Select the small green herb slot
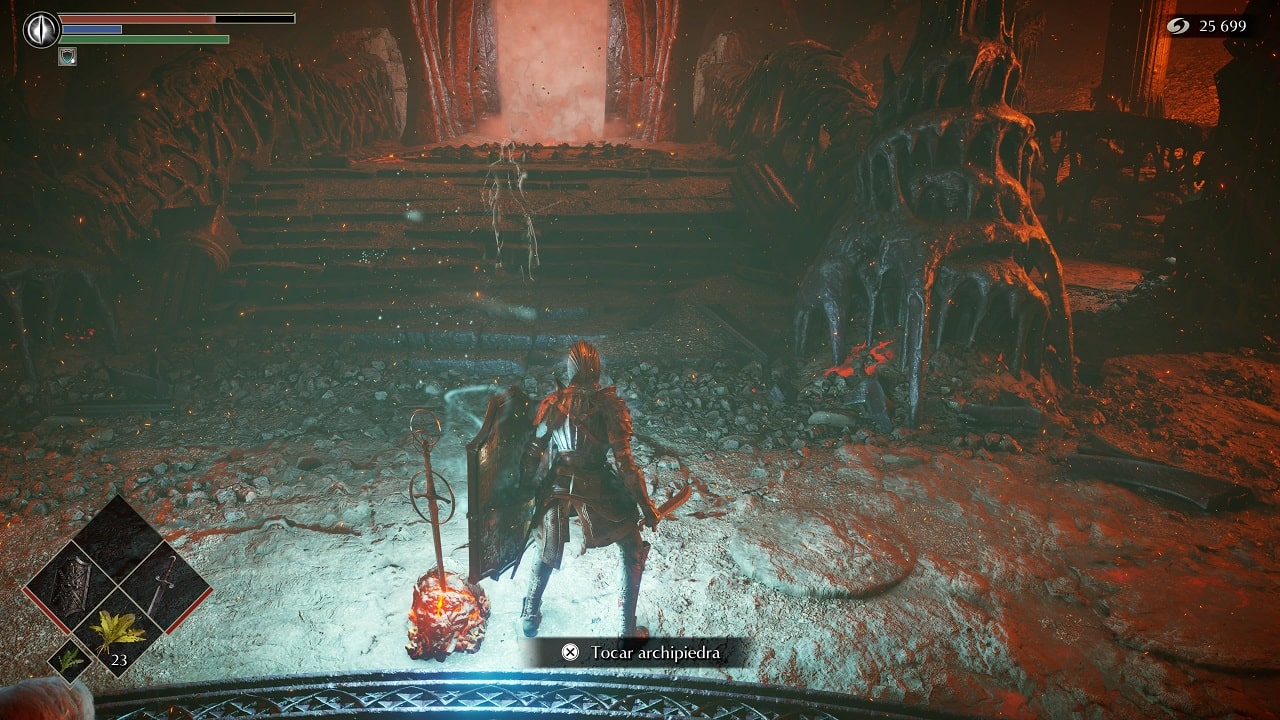This screenshot has width=1280, height=720. 71,660
